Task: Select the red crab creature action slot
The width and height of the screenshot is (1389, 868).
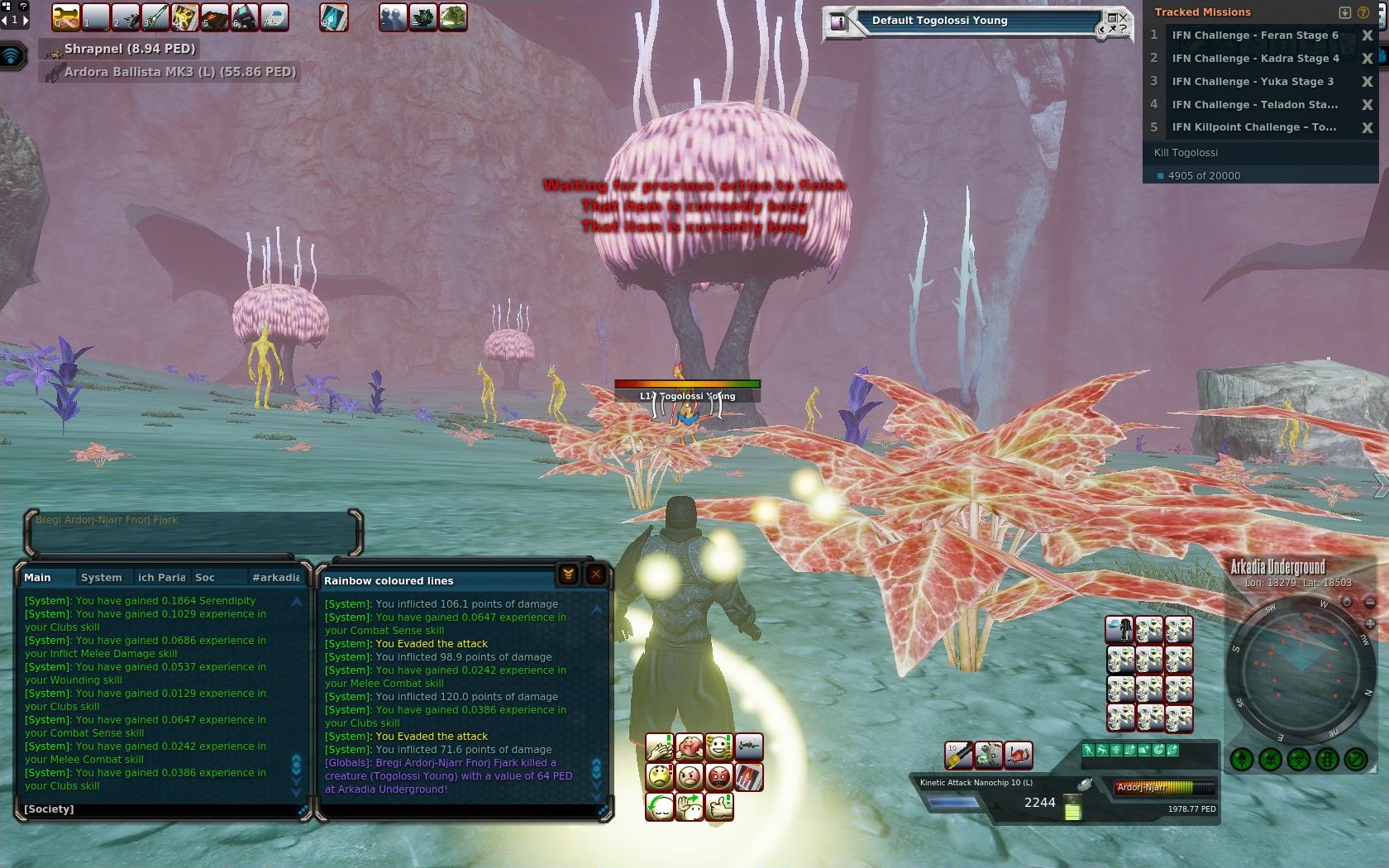Action: 1018,755
